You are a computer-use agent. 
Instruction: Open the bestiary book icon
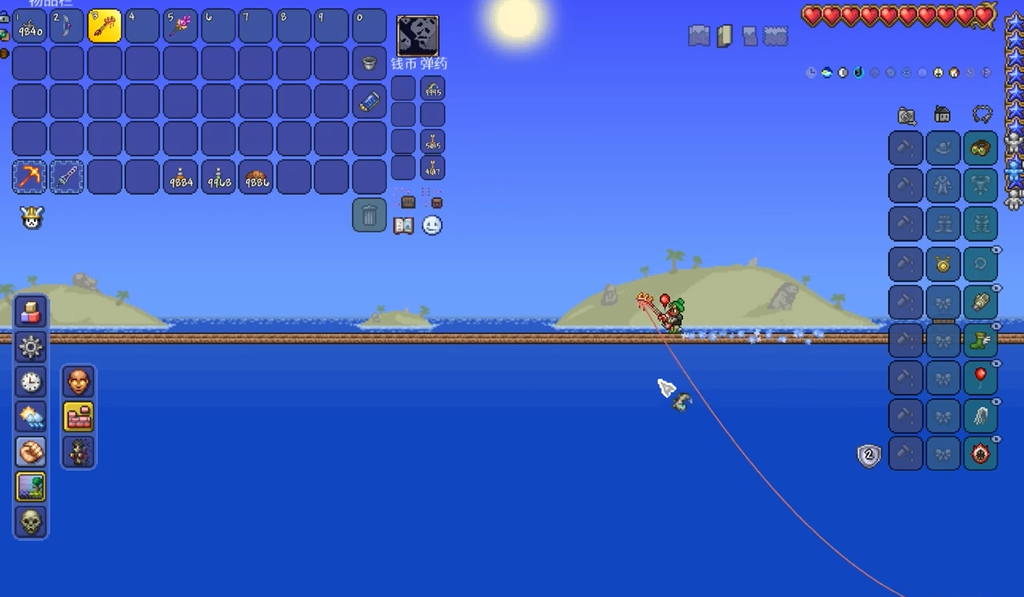coord(404,226)
